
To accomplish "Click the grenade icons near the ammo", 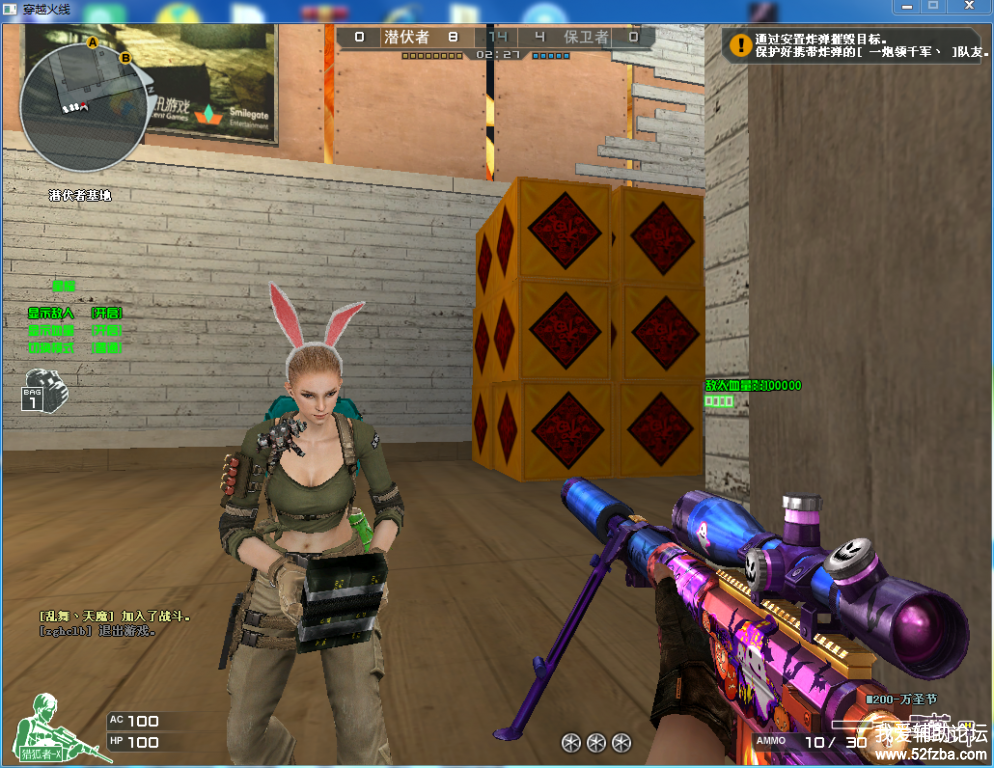I will (596, 742).
